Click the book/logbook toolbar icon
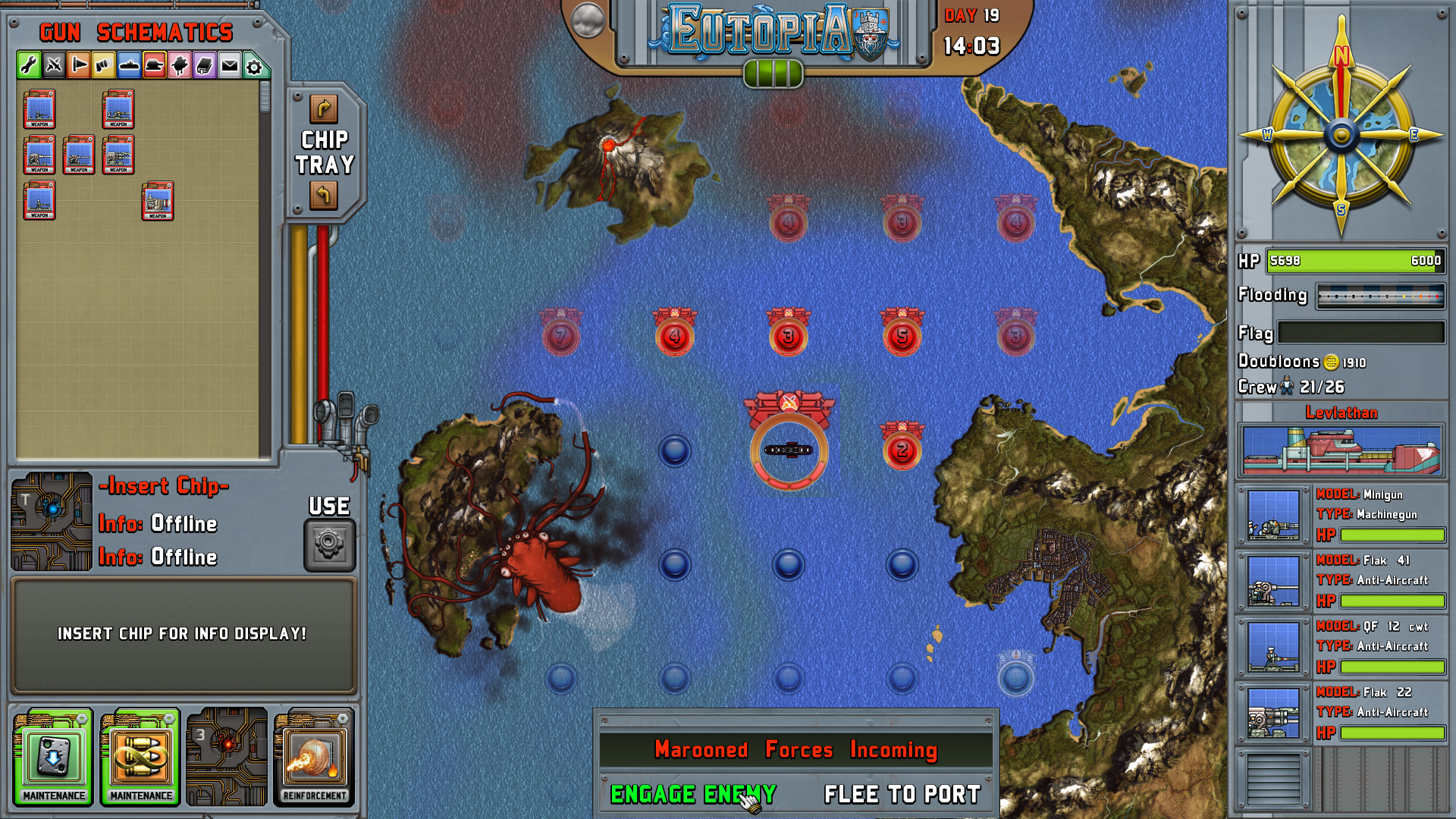The image size is (1456, 819). point(205,66)
